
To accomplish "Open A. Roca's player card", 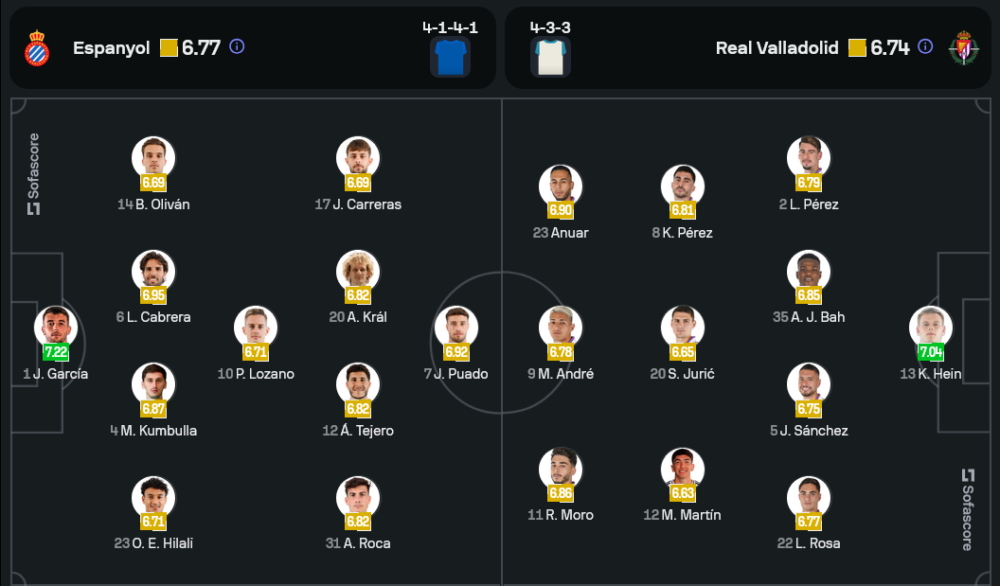I will [358, 498].
